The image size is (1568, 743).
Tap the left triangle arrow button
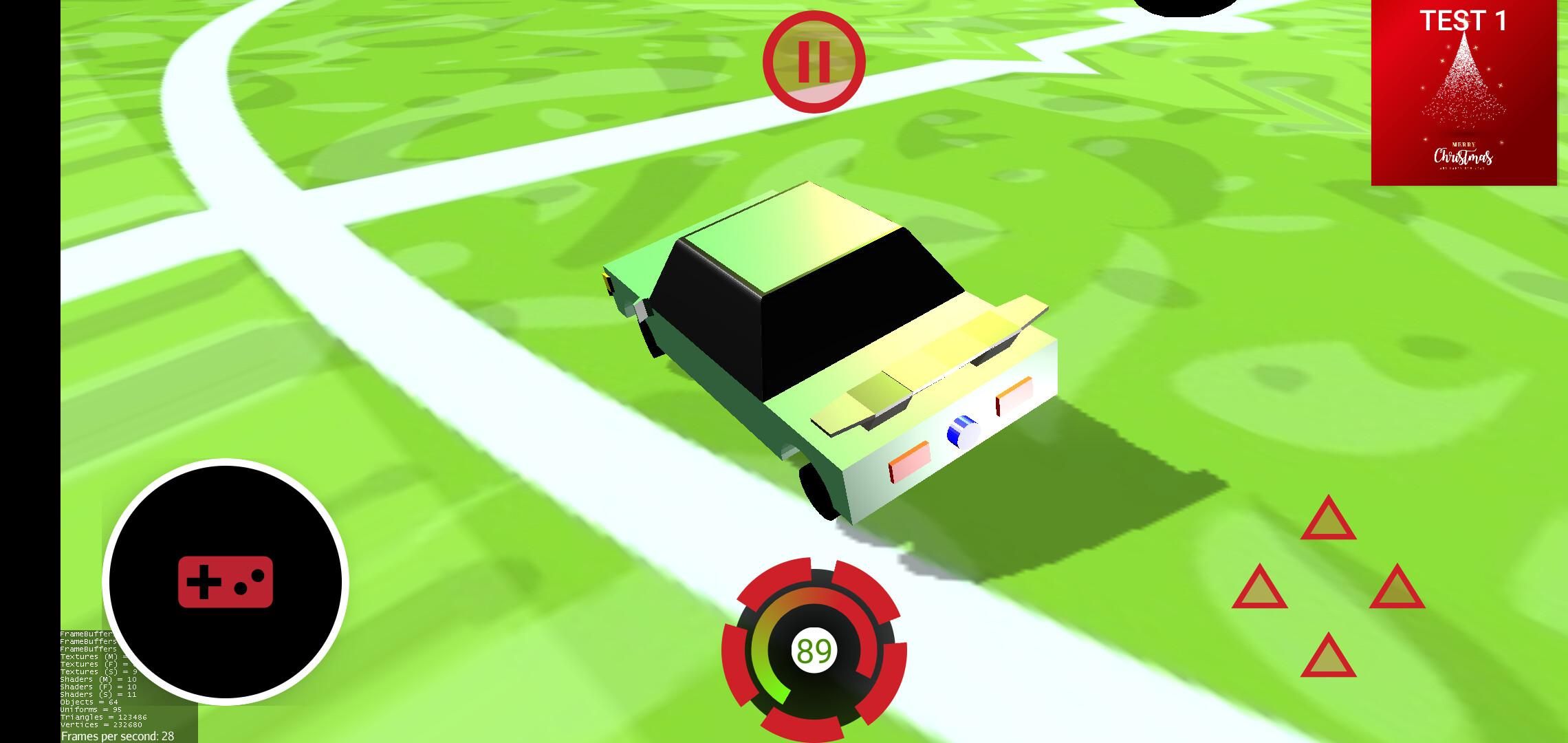point(1259,589)
